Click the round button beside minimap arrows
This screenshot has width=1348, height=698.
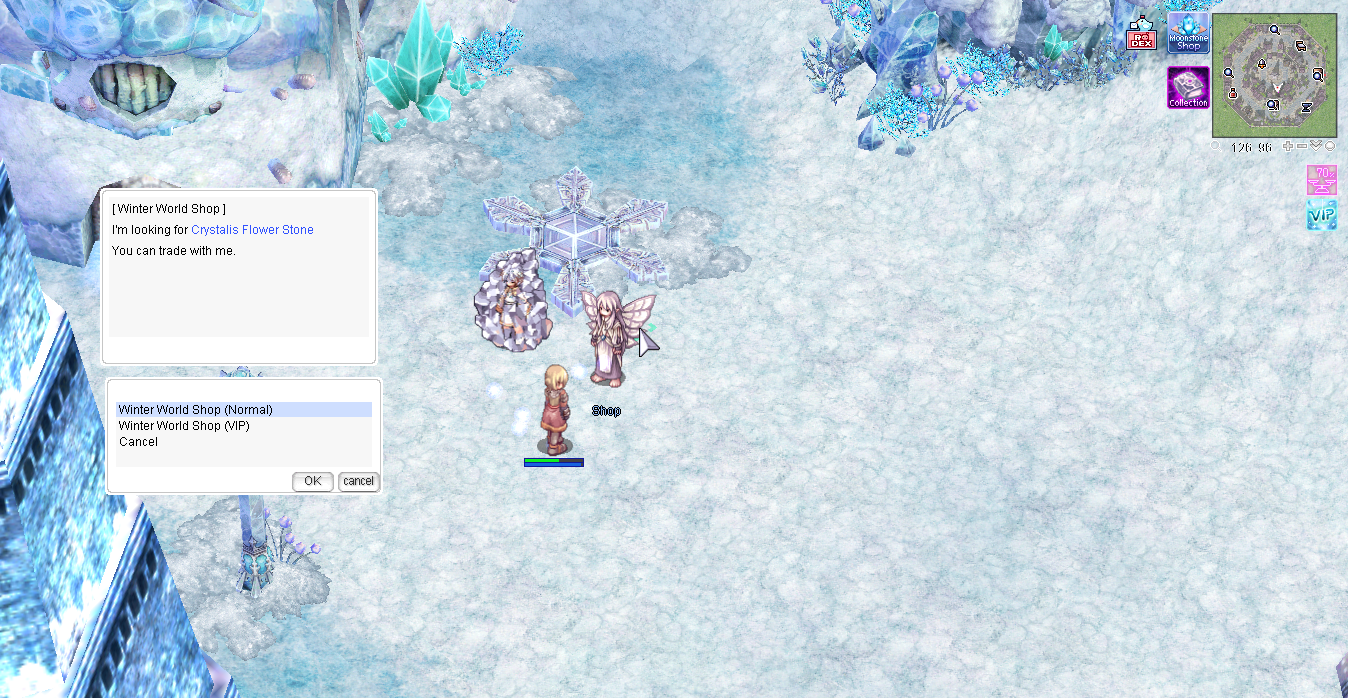coord(1330,146)
